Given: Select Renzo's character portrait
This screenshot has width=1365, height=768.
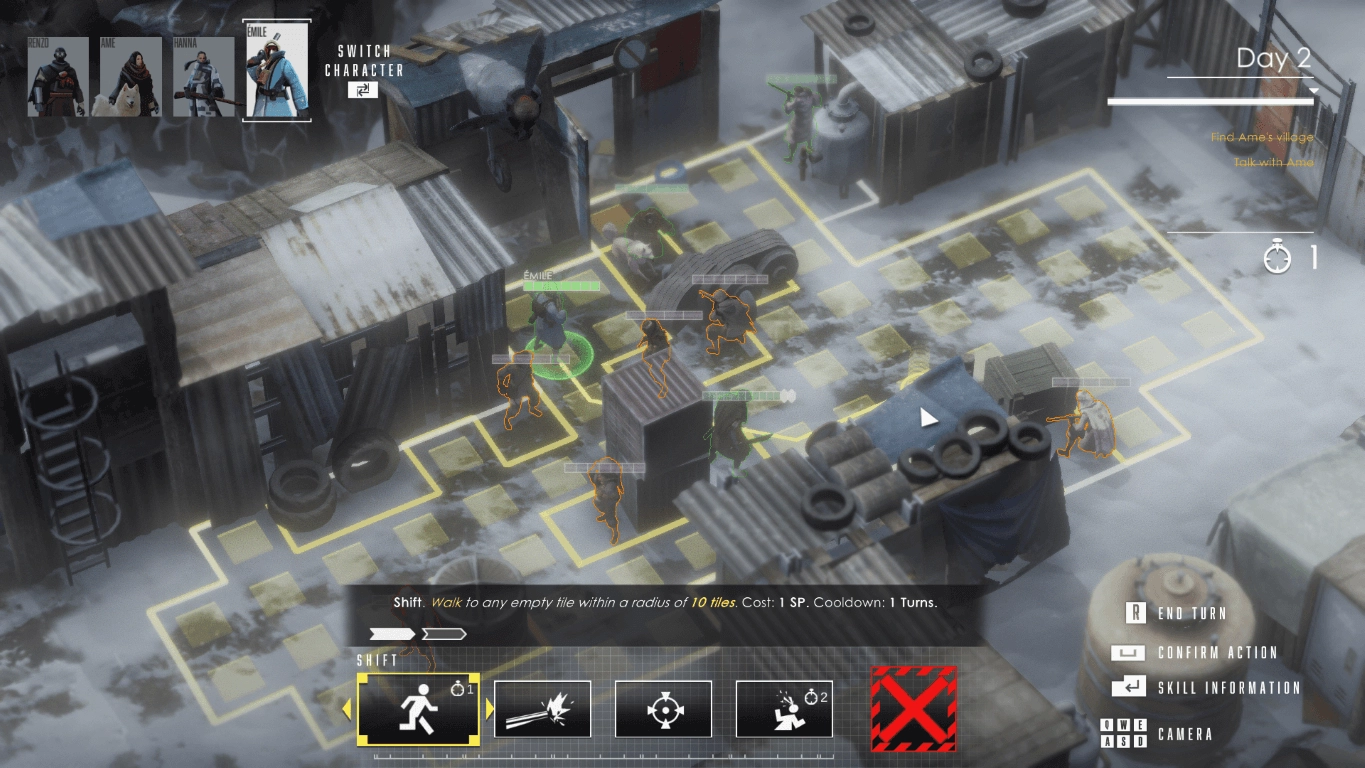Looking at the screenshot, I should coord(57,77).
